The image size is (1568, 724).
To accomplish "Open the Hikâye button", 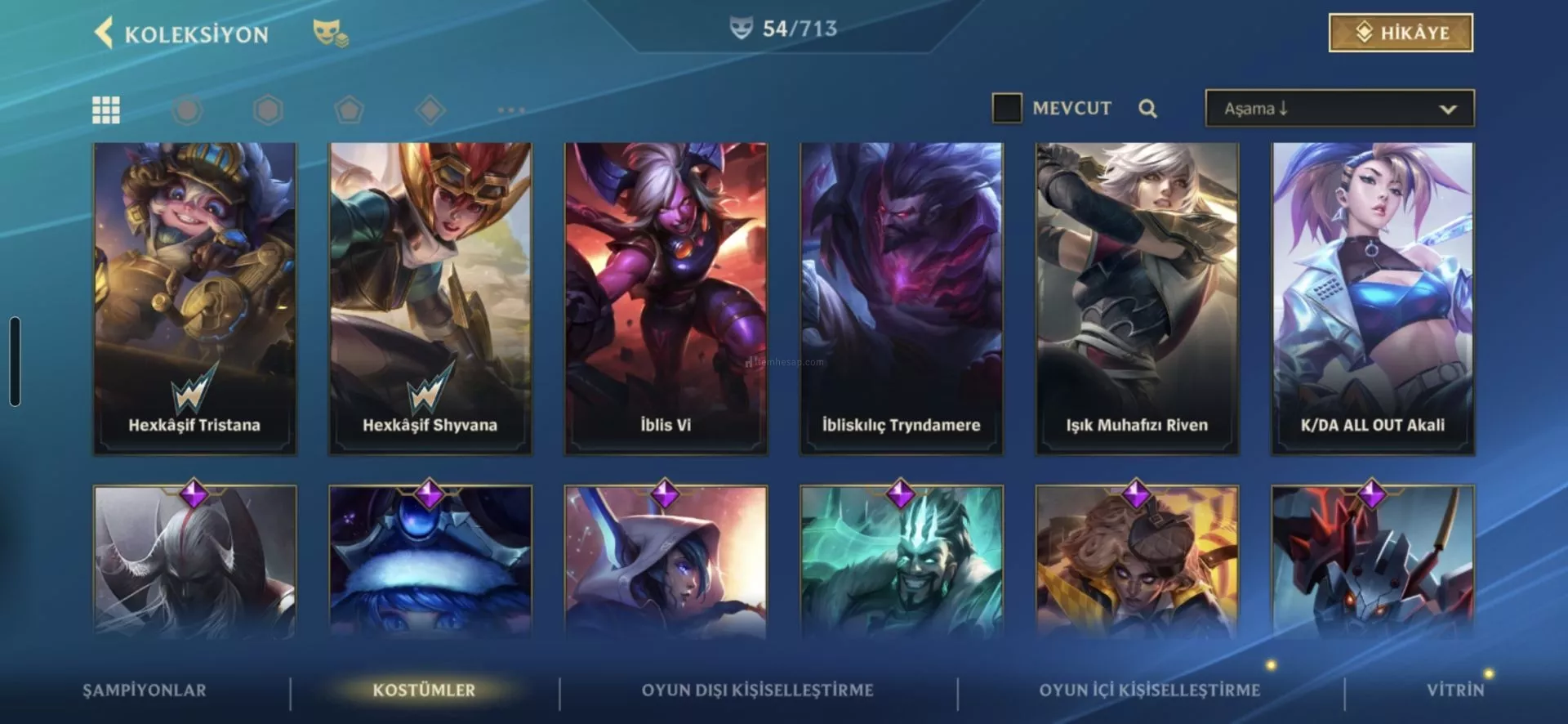I will click(x=1401, y=33).
